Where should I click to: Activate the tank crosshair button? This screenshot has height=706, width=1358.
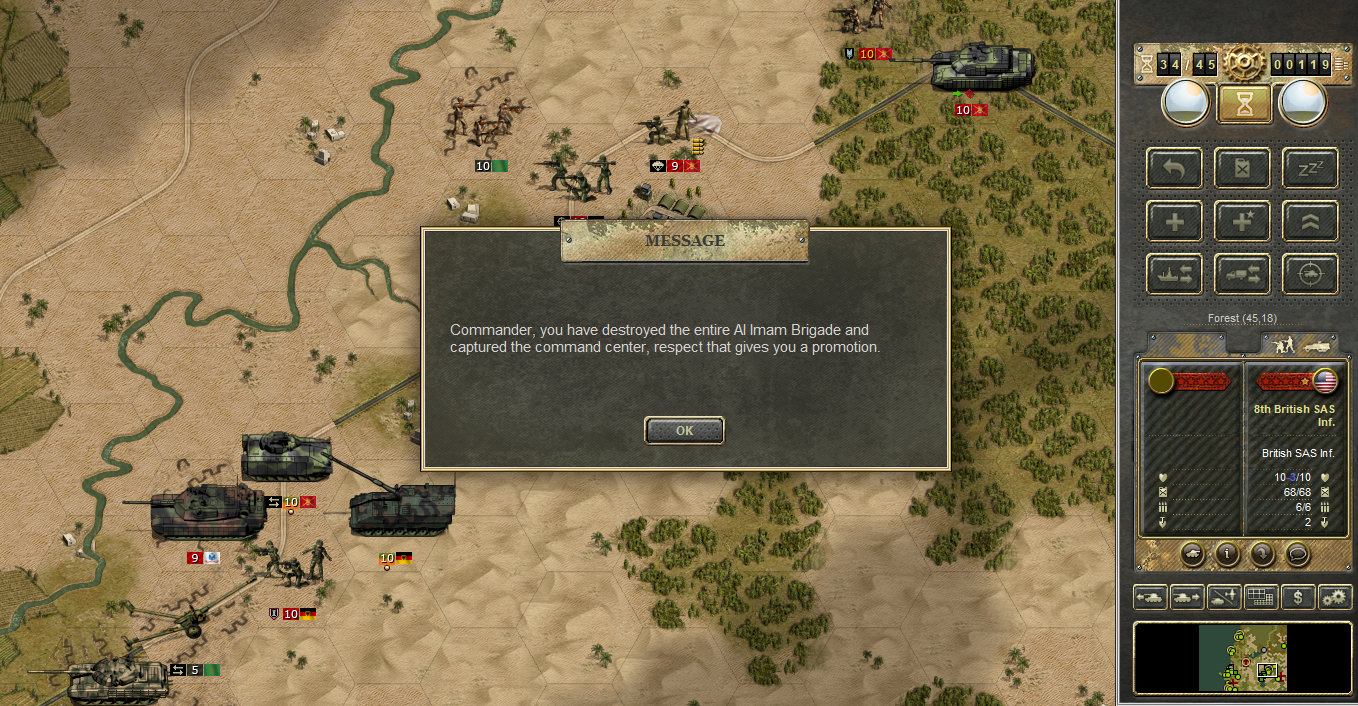(1309, 274)
